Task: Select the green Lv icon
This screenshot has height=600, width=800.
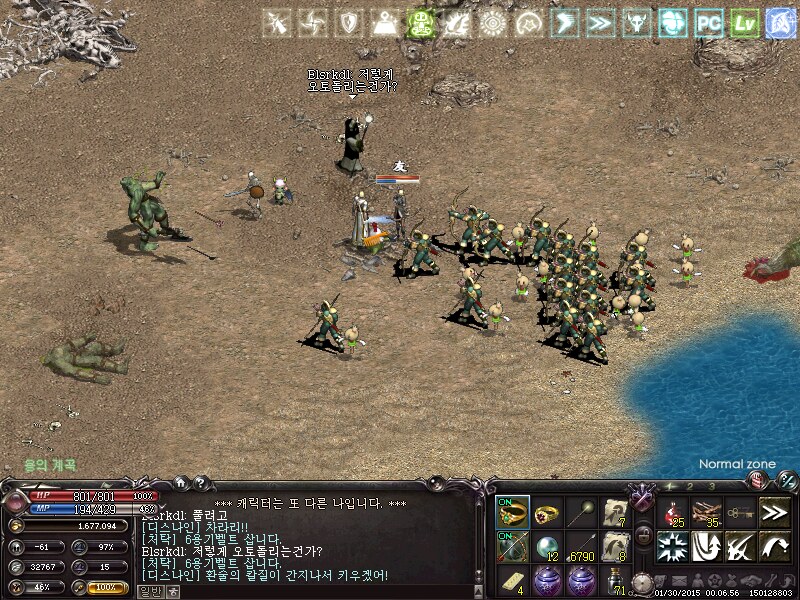Action: coord(743,23)
